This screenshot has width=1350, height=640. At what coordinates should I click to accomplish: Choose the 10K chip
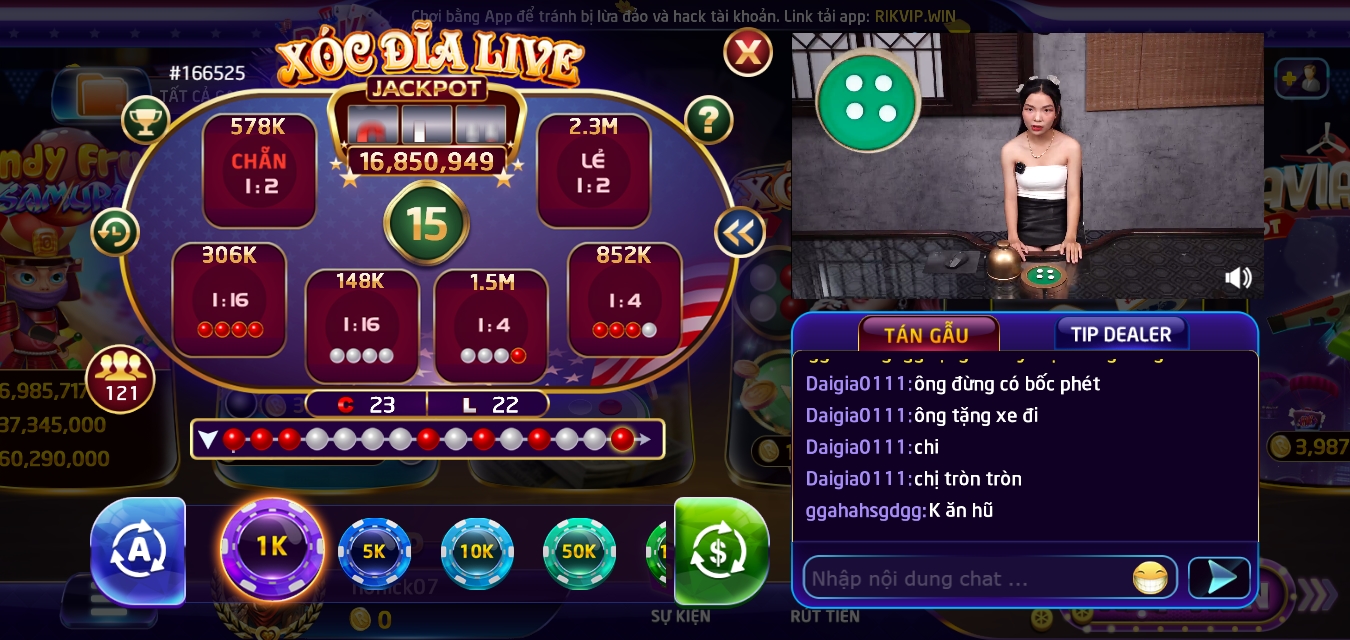477,552
